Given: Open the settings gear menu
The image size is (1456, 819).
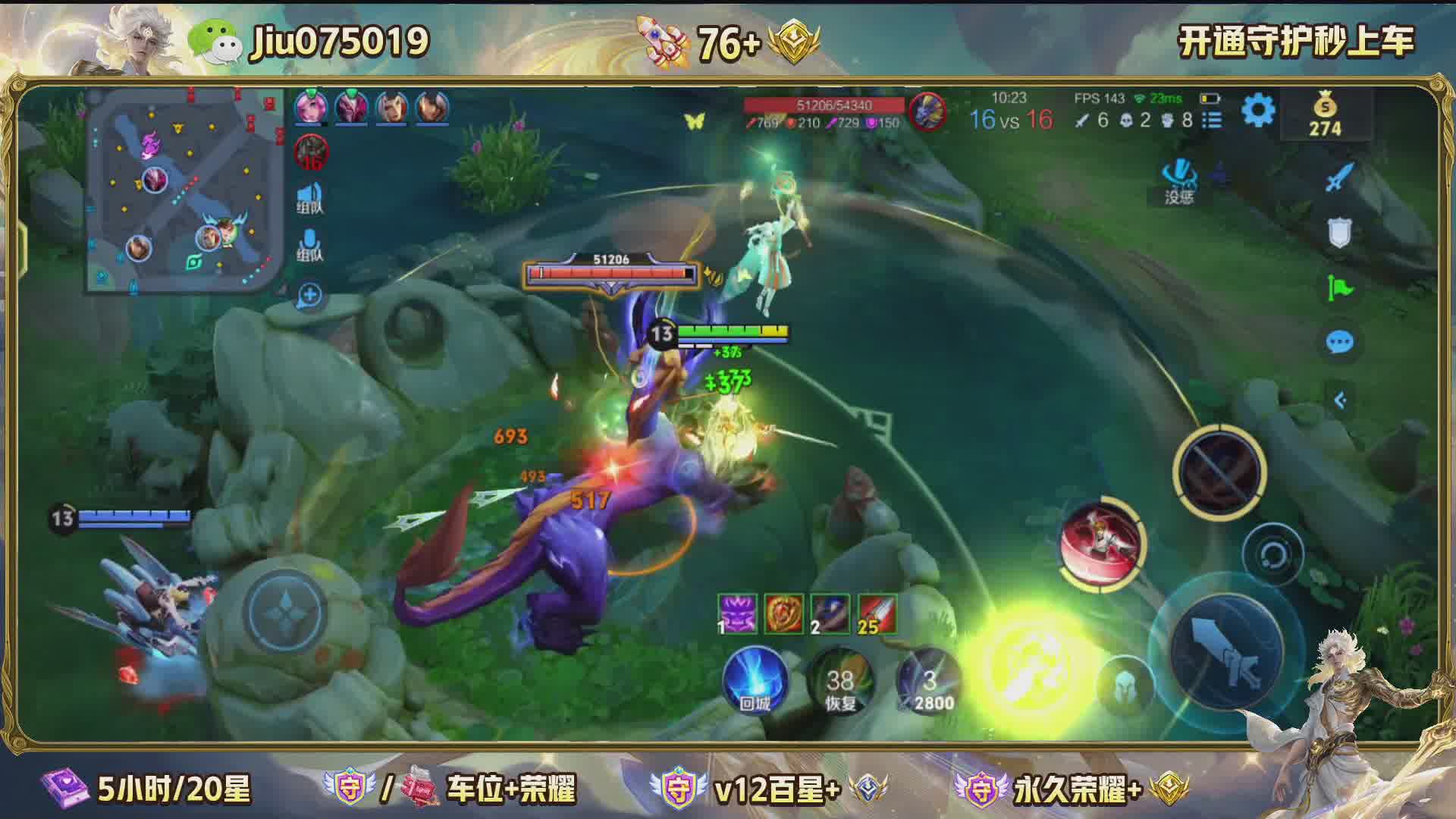Looking at the screenshot, I should 1258,112.
